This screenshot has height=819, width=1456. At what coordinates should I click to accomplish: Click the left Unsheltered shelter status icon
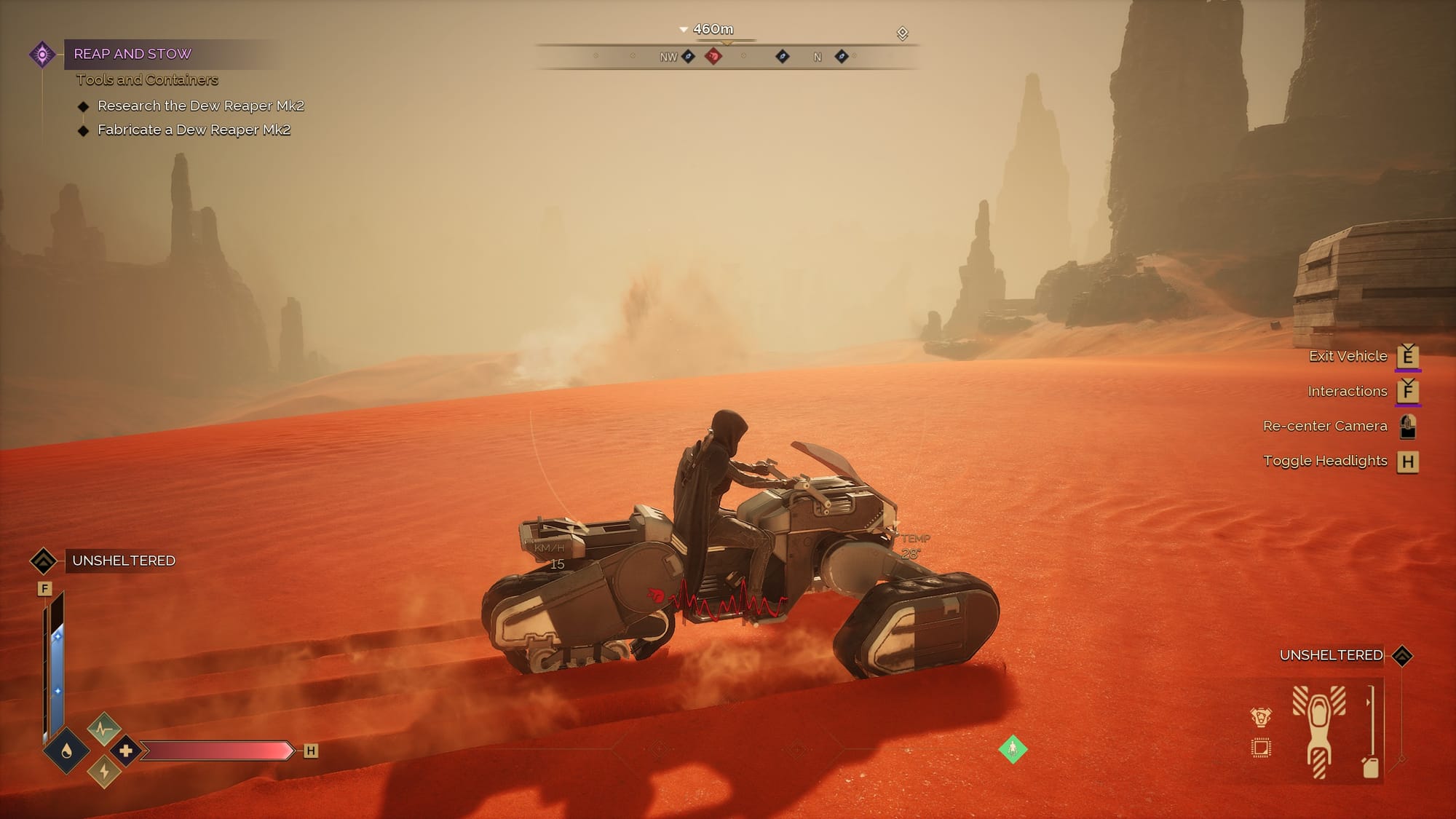pos(43,561)
